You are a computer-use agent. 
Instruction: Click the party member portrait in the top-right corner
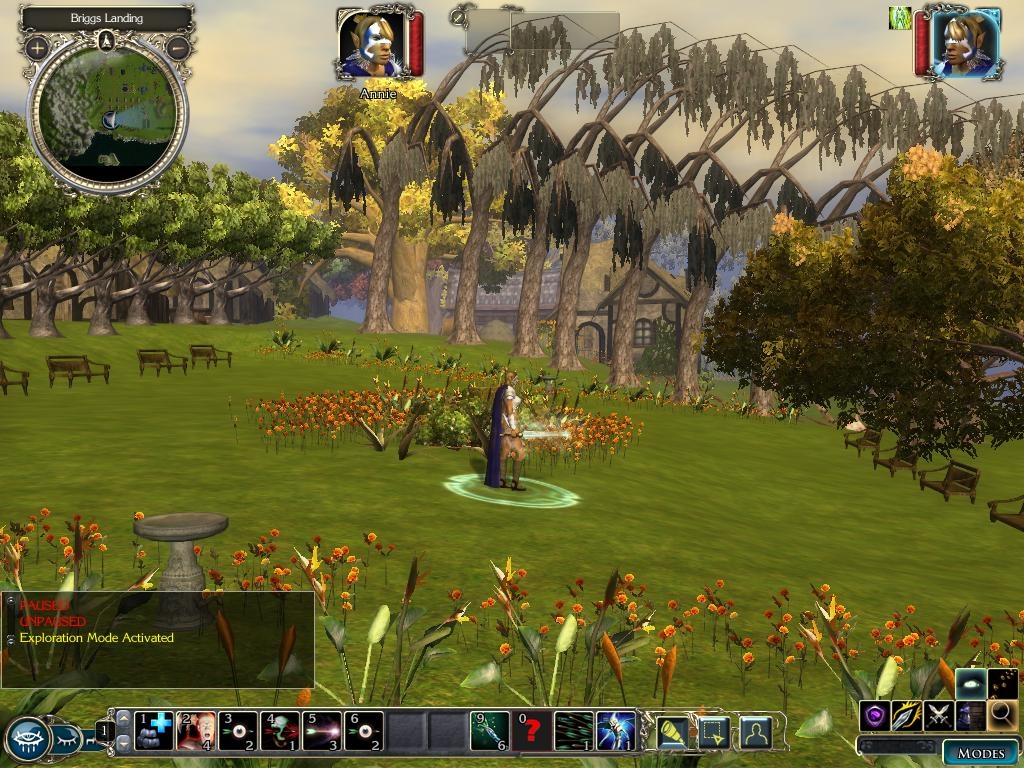click(965, 43)
